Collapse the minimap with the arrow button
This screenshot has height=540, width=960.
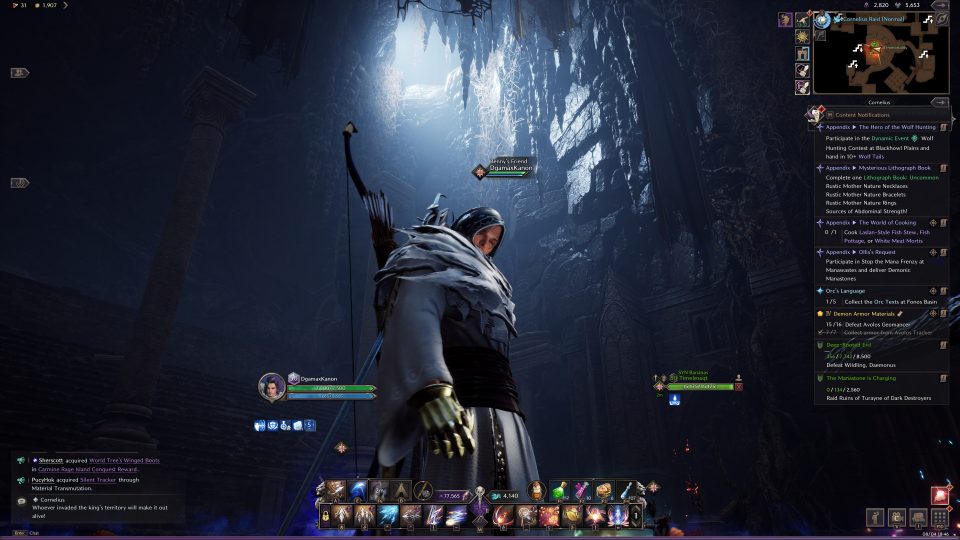pyautogui.click(x=939, y=102)
